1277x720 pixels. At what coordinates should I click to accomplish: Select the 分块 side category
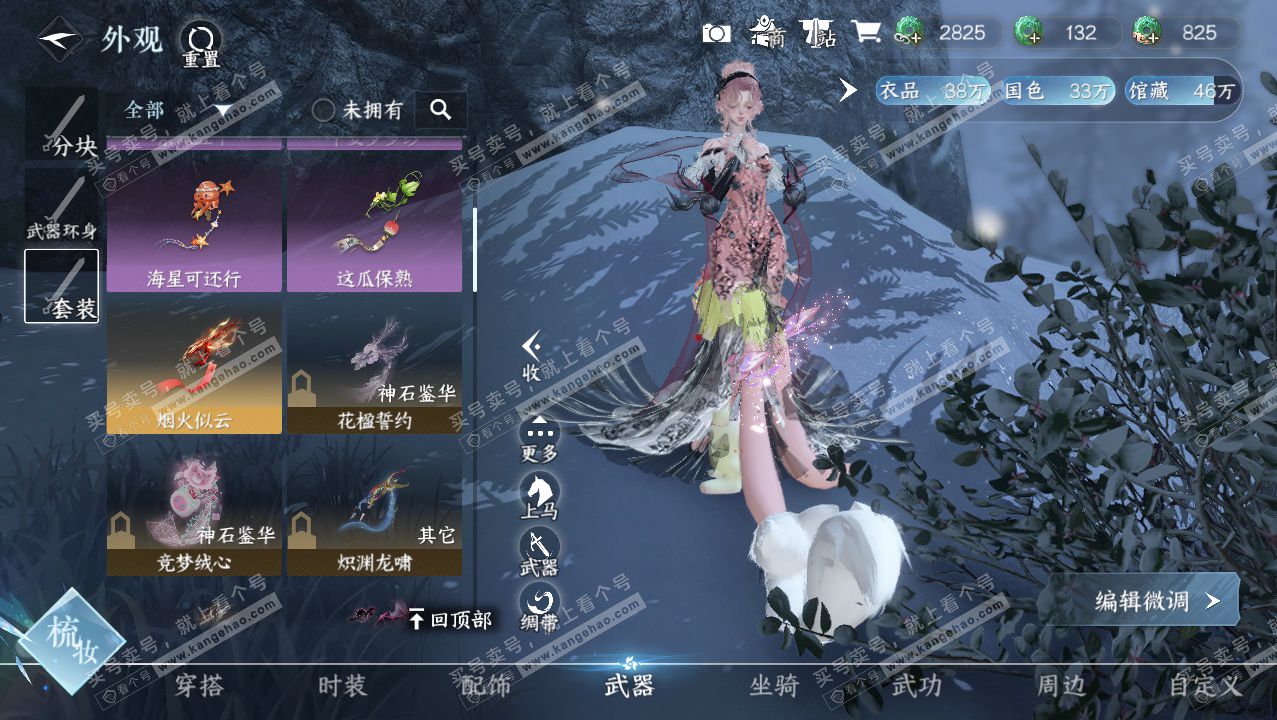(x=62, y=124)
